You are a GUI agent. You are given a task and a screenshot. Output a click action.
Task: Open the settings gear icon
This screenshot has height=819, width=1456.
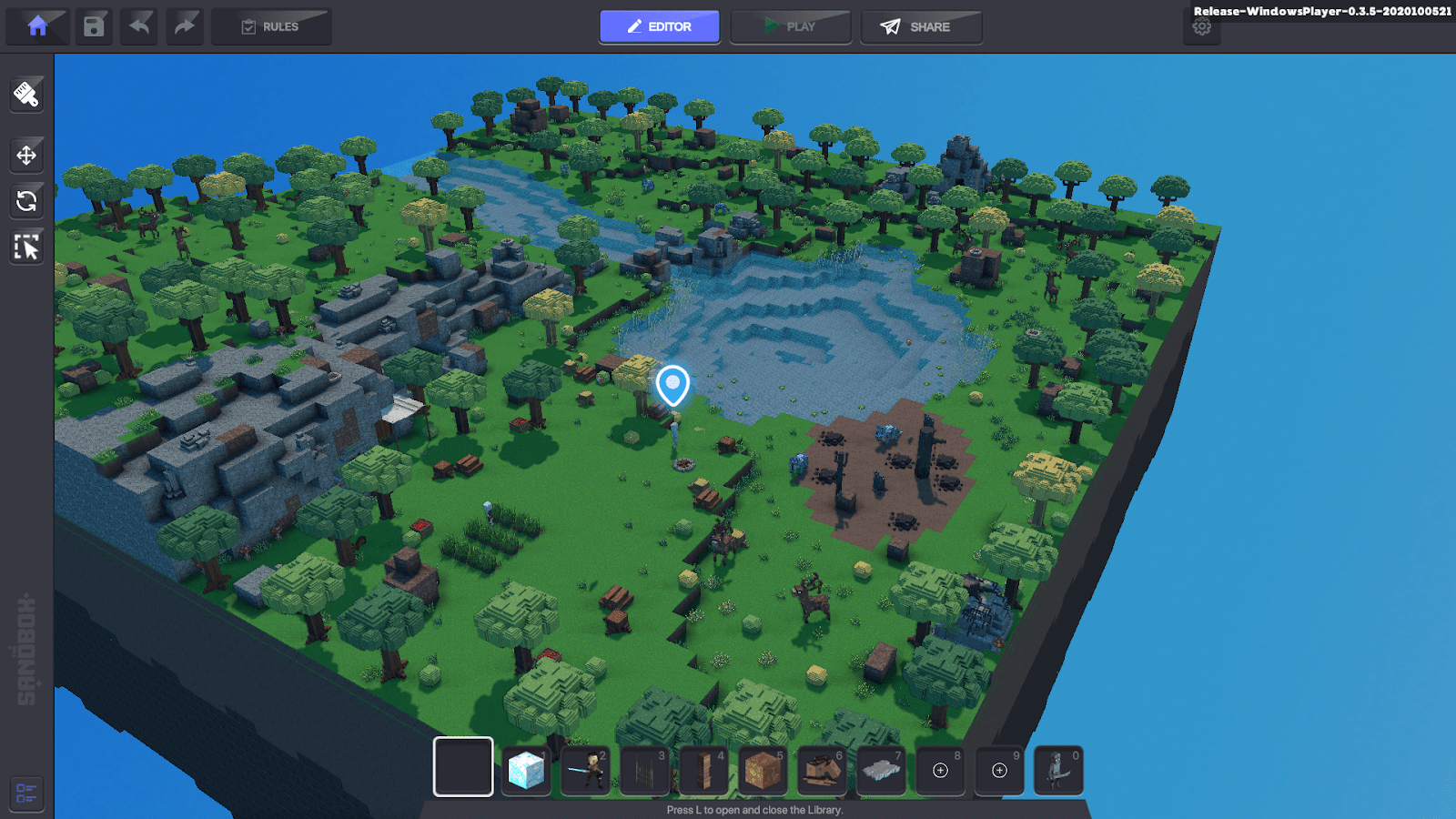(1202, 26)
